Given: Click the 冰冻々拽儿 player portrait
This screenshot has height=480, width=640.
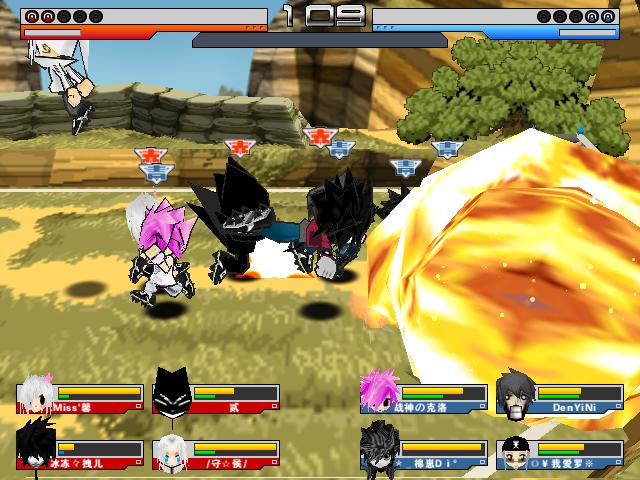Looking at the screenshot, I should [35, 448].
